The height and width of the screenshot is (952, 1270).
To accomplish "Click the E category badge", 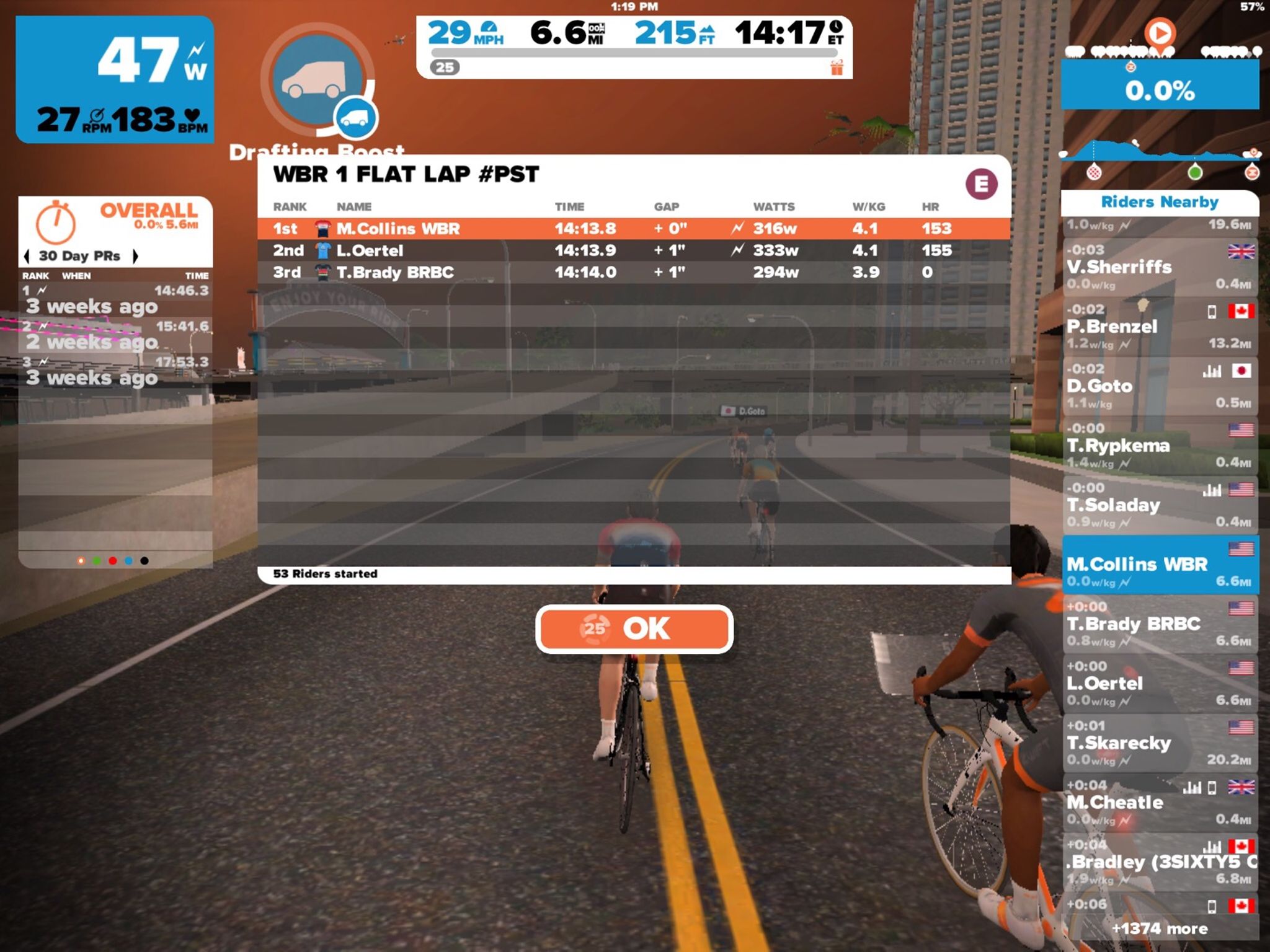I will pyautogui.click(x=981, y=184).
